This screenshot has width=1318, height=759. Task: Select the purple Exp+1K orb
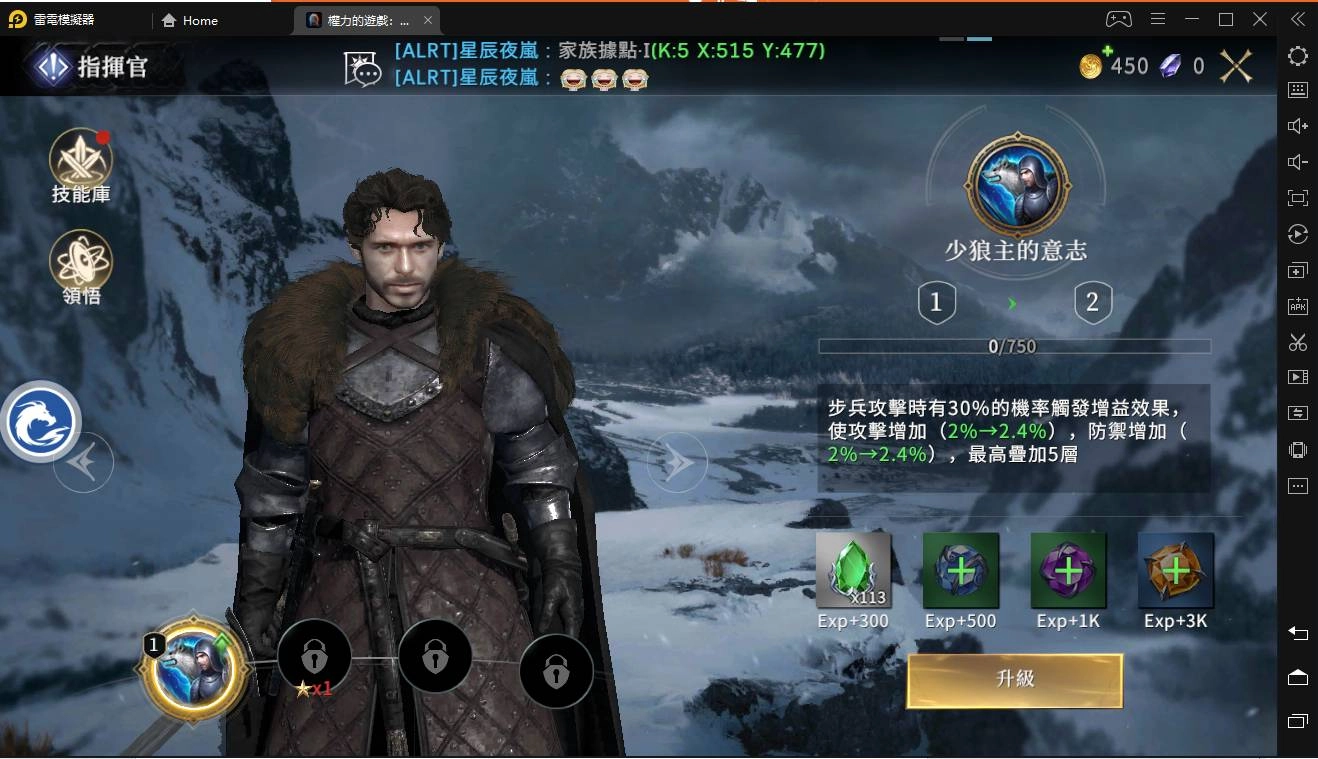click(1068, 570)
